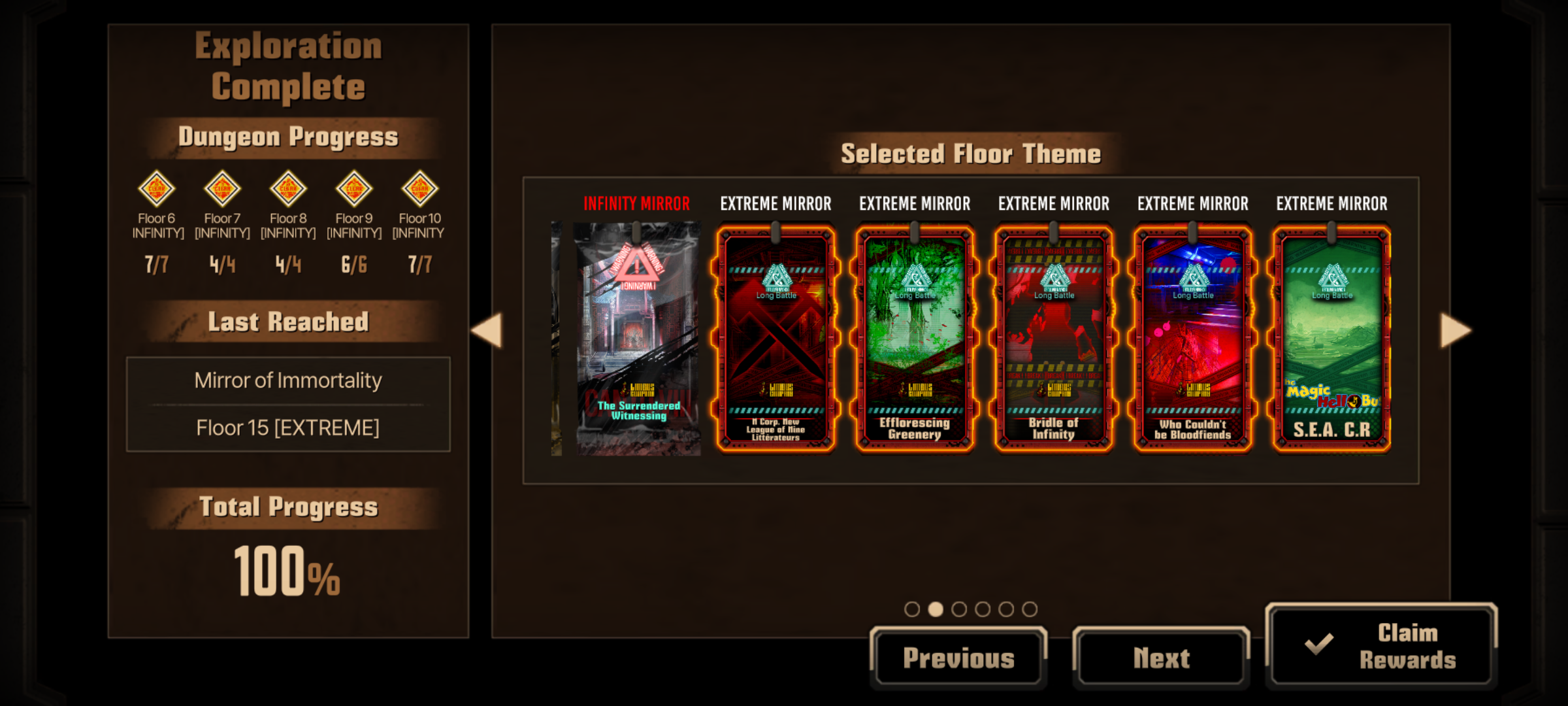
Task: Select the Bridle of Infinity card
Action: click(1054, 339)
